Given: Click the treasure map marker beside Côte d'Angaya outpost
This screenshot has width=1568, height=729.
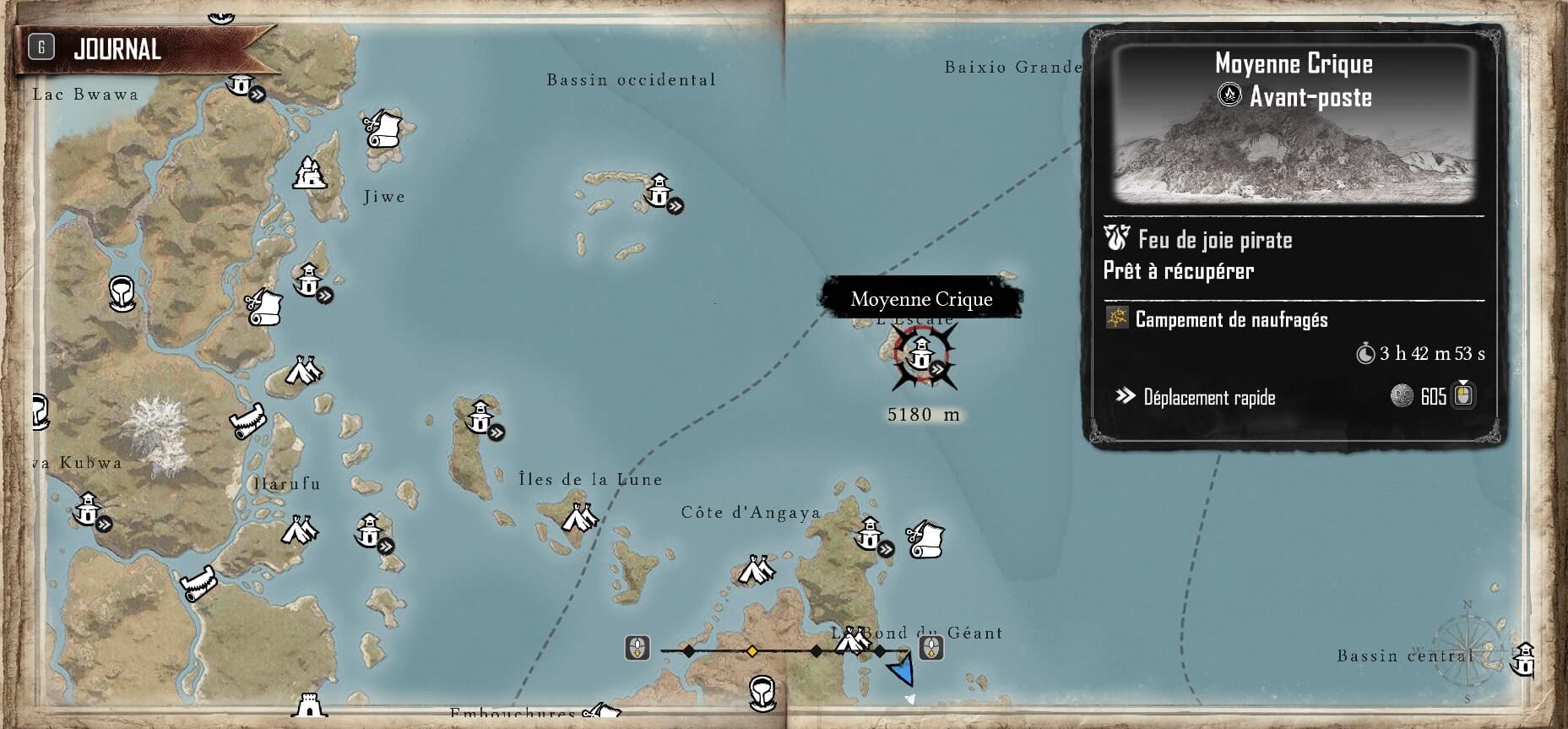Looking at the screenshot, I should (x=925, y=538).
